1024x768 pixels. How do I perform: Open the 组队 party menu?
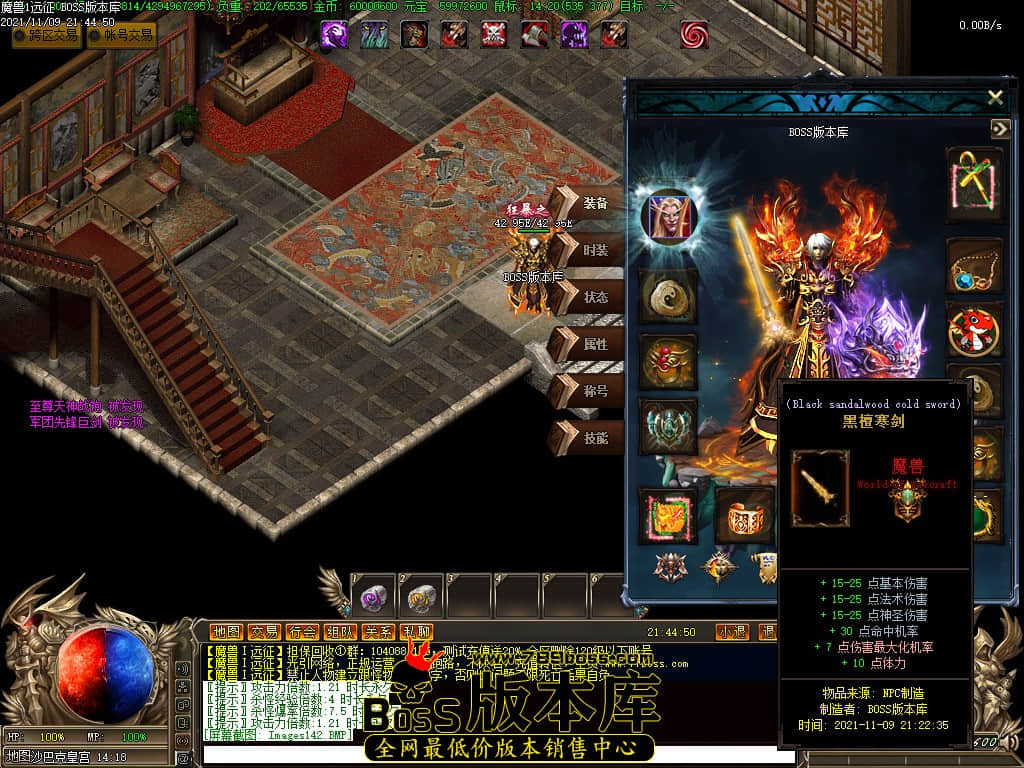coord(340,632)
